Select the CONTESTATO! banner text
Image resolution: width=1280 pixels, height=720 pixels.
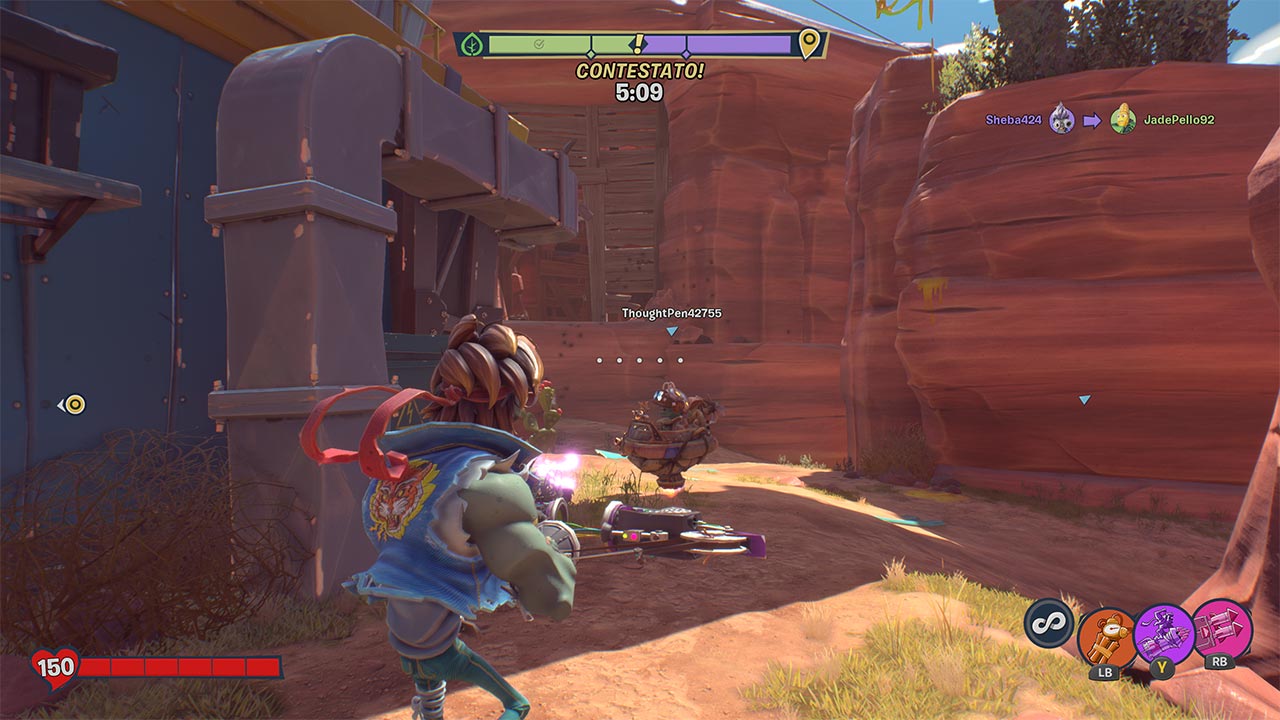click(640, 70)
